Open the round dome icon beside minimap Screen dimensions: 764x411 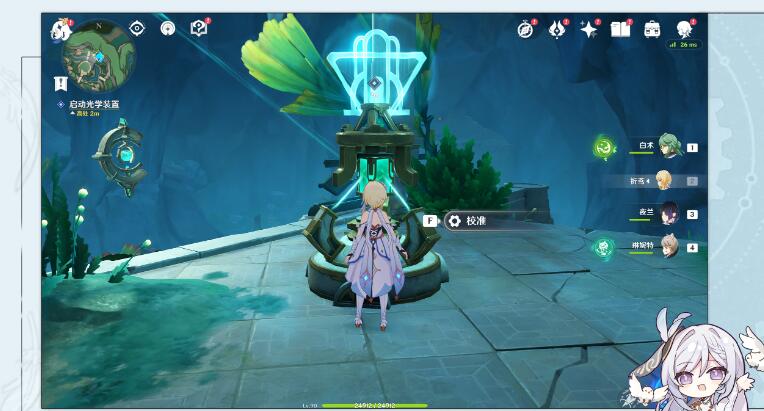click(167, 28)
